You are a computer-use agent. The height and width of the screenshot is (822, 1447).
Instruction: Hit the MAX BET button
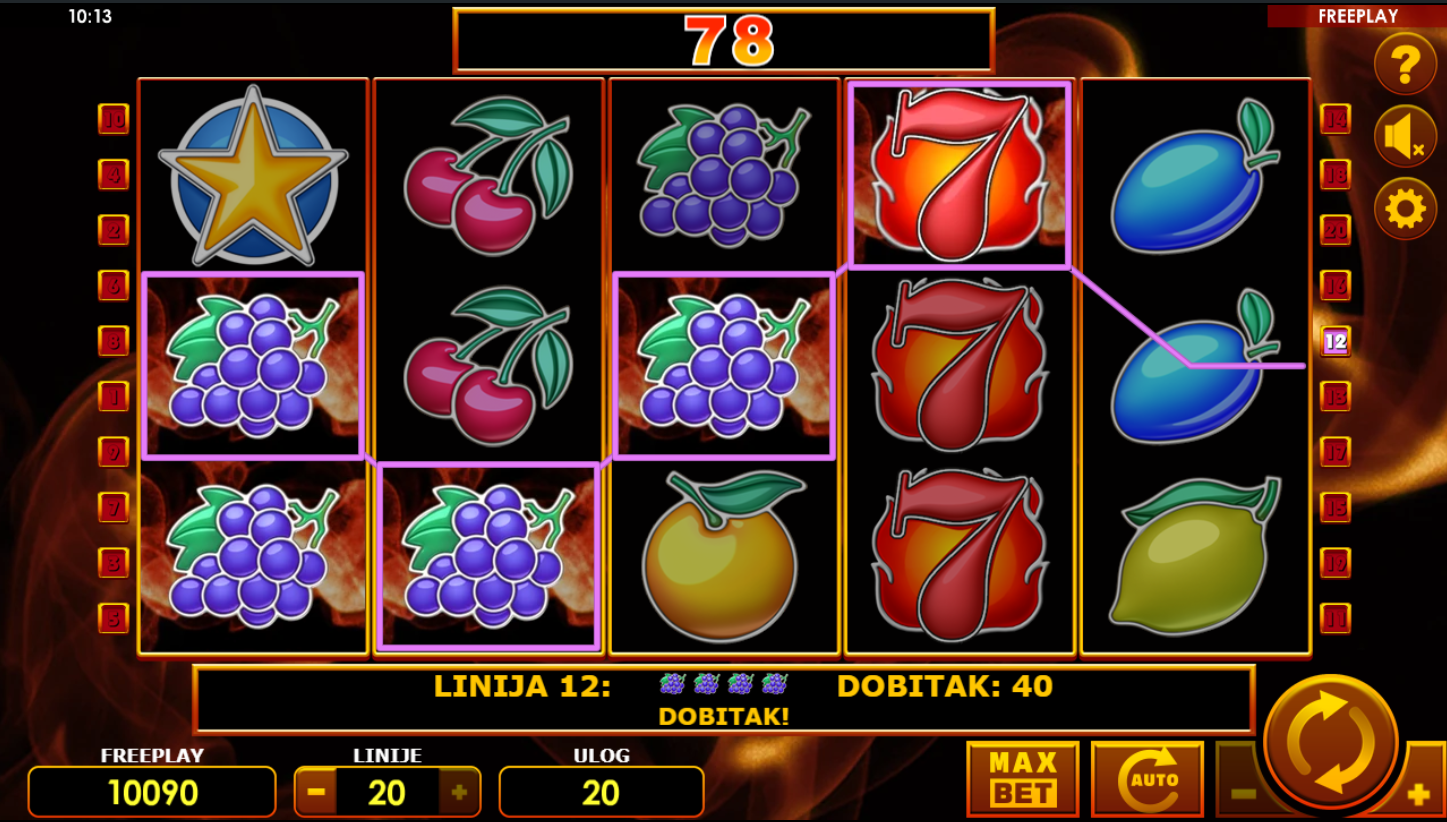[x=1022, y=779]
